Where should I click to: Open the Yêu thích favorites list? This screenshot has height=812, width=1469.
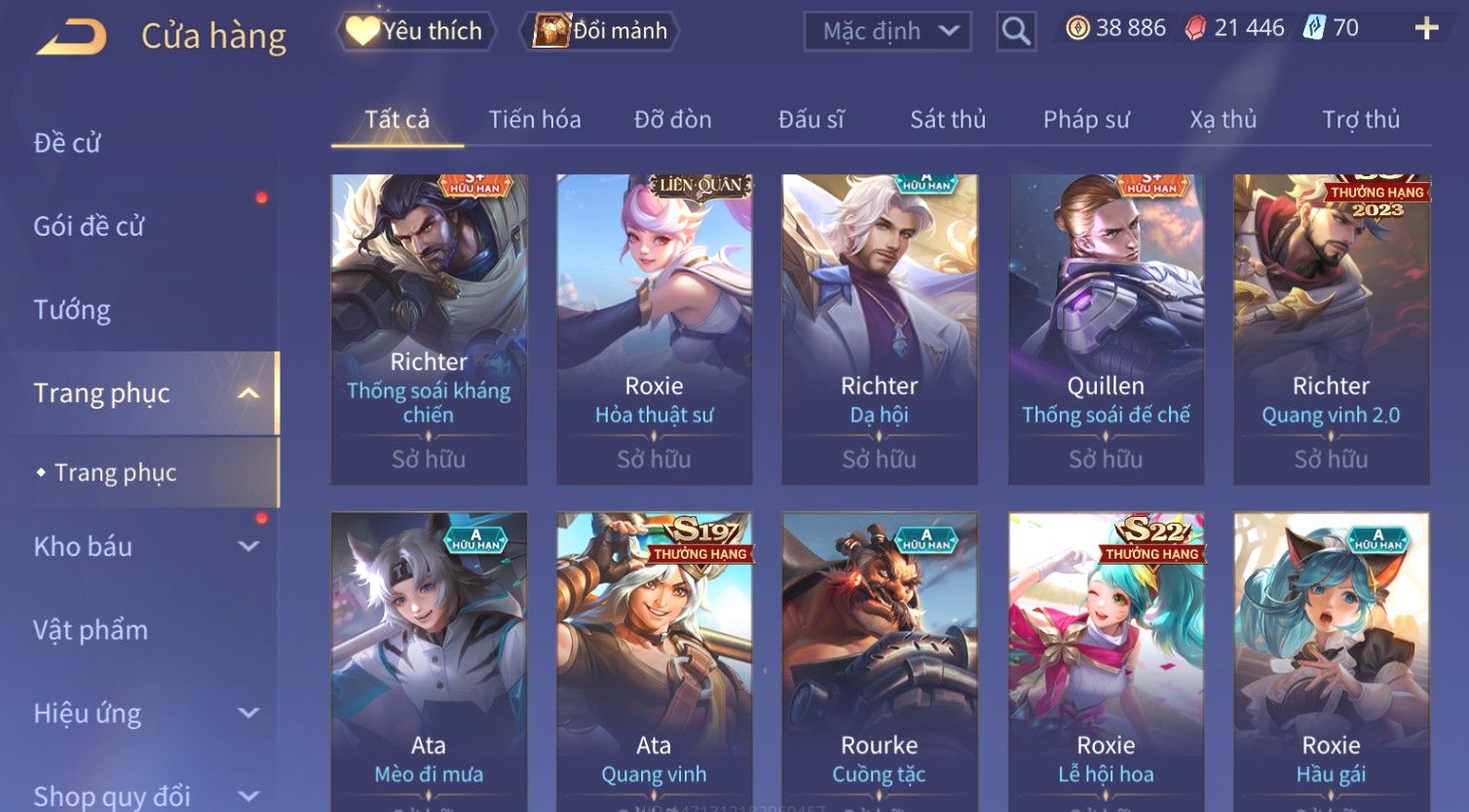pyautogui.click(x=416, y=31)
